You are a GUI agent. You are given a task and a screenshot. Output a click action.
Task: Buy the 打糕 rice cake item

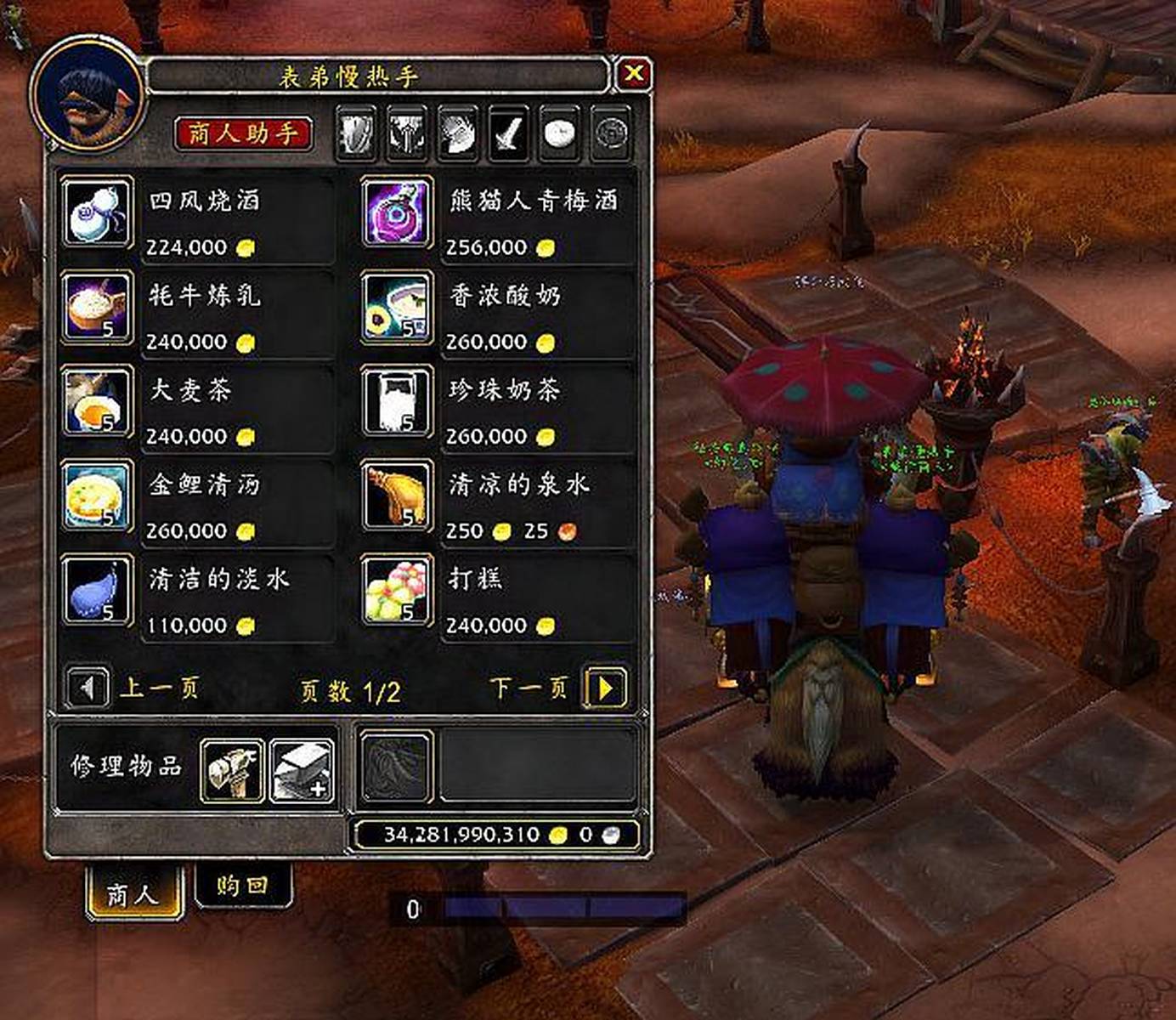tap(397, 590)
